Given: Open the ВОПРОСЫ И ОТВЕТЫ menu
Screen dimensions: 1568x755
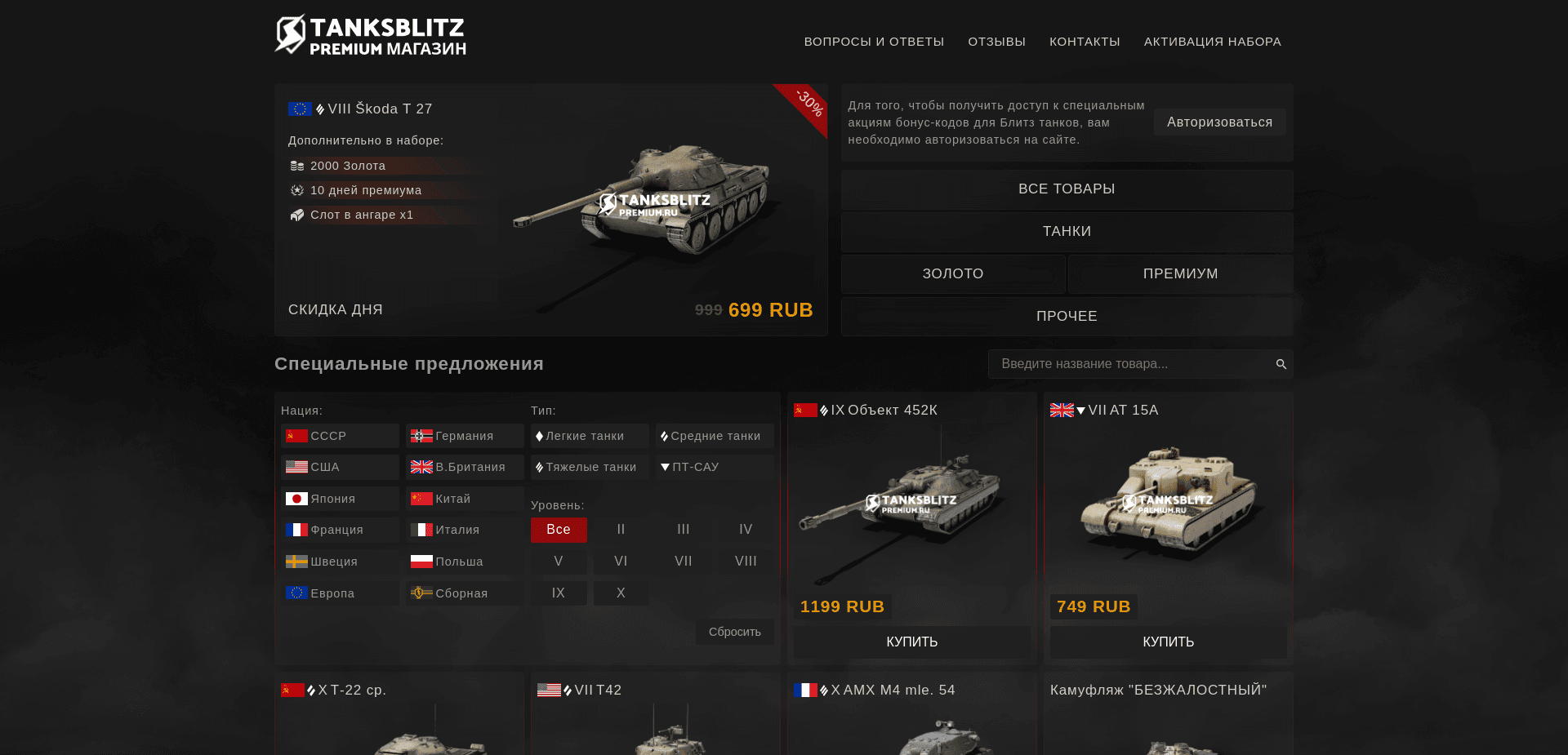Looking at the screenshot, I should point(874,41).
